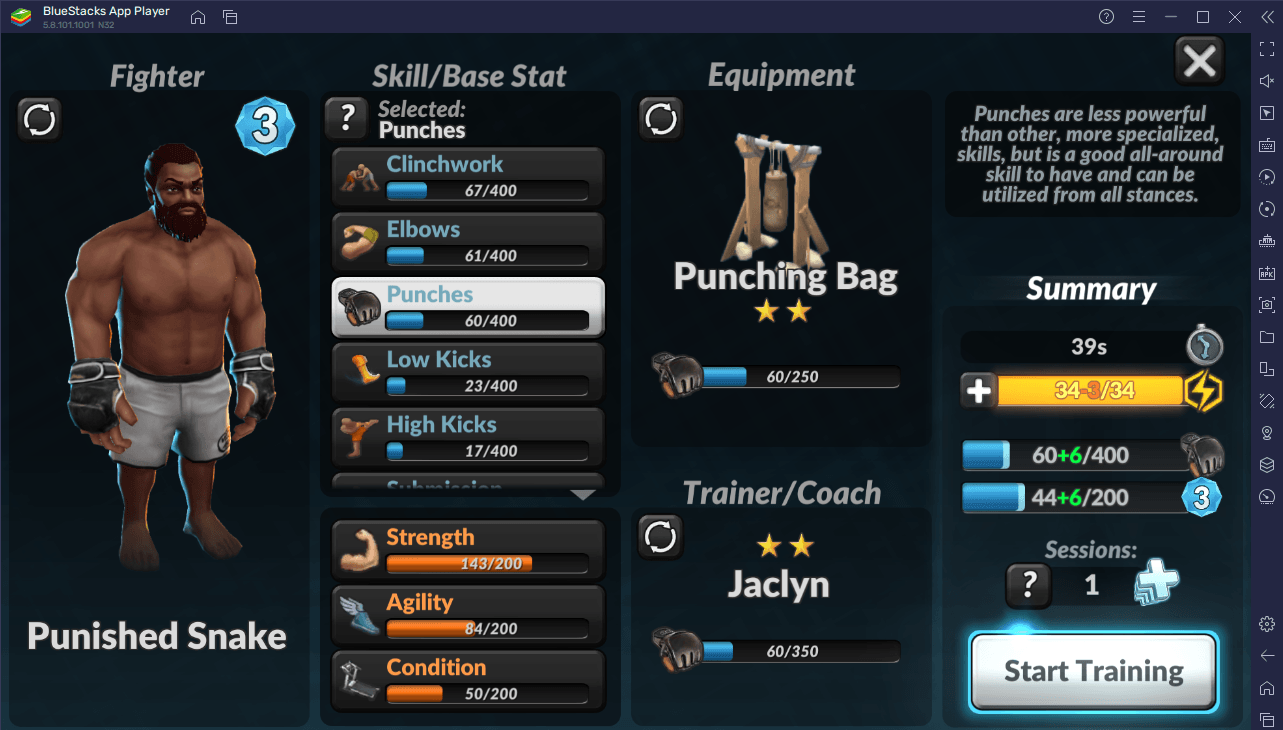The width and height of the screenshot is (1283, 730).
Task: Reroll the Punching Bag equipment
Action: coord(660,117)
